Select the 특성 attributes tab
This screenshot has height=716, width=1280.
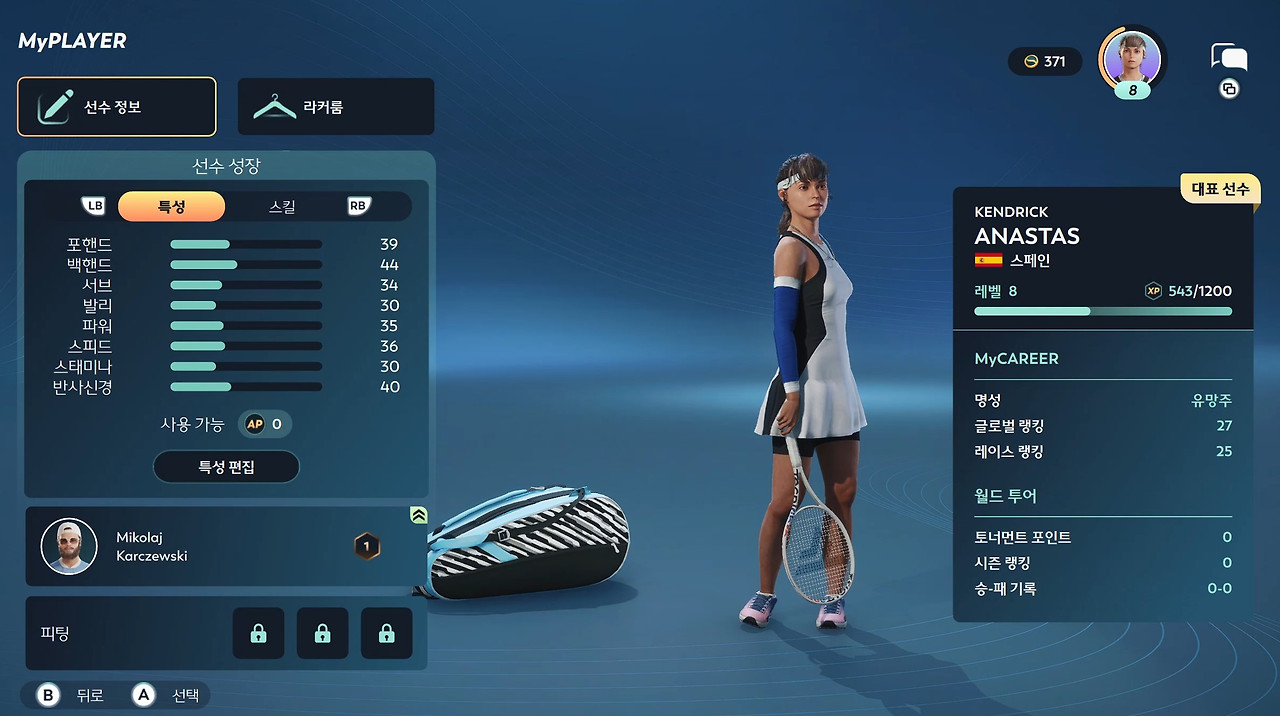pos(172,207)
